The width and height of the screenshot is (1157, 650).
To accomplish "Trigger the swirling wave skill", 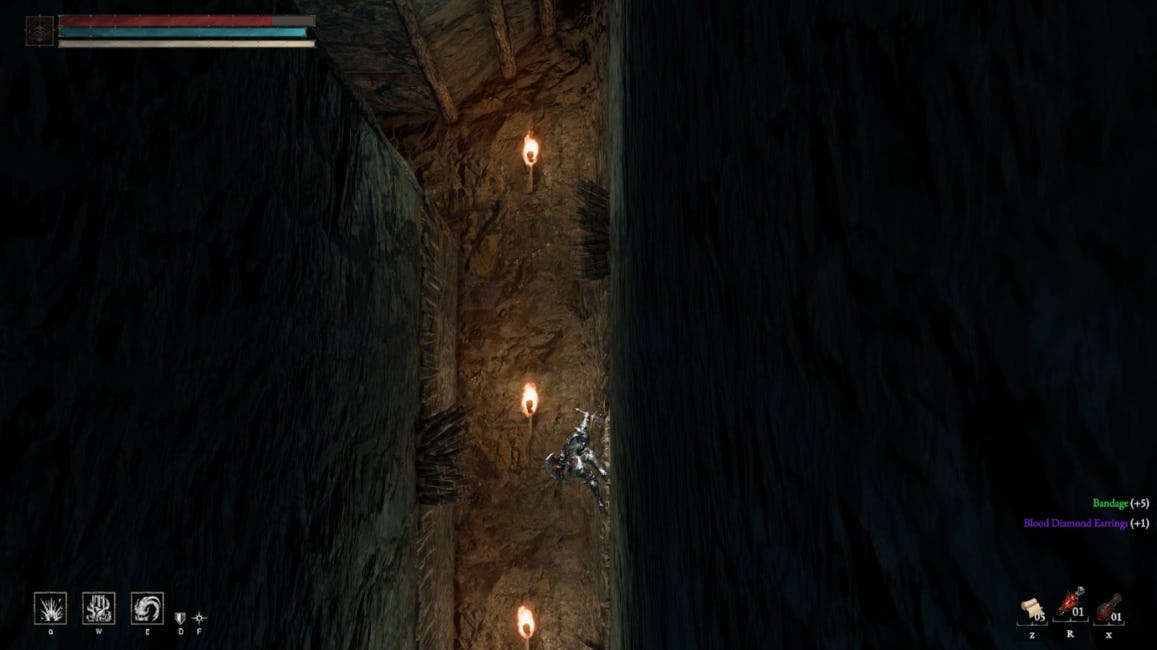I will tap(147, 608).
